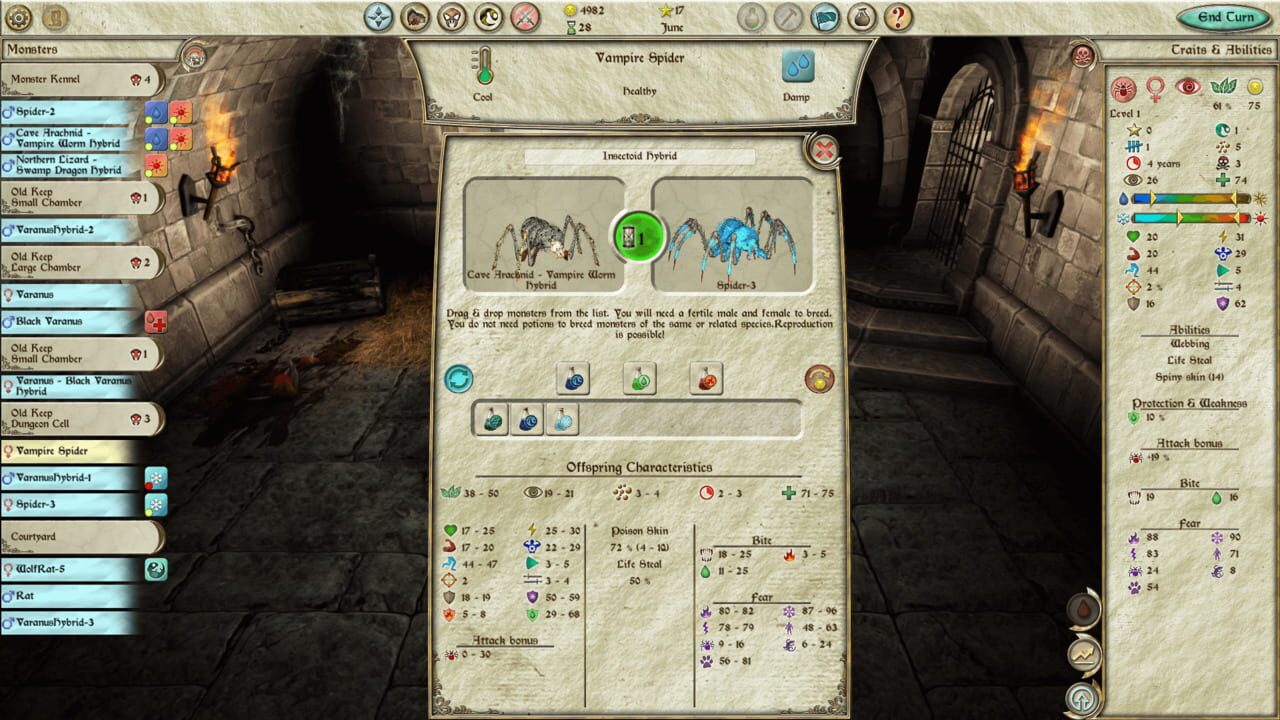Click the monster skull icon in the toolbar
1280x720 pixels.
(452, 18)
